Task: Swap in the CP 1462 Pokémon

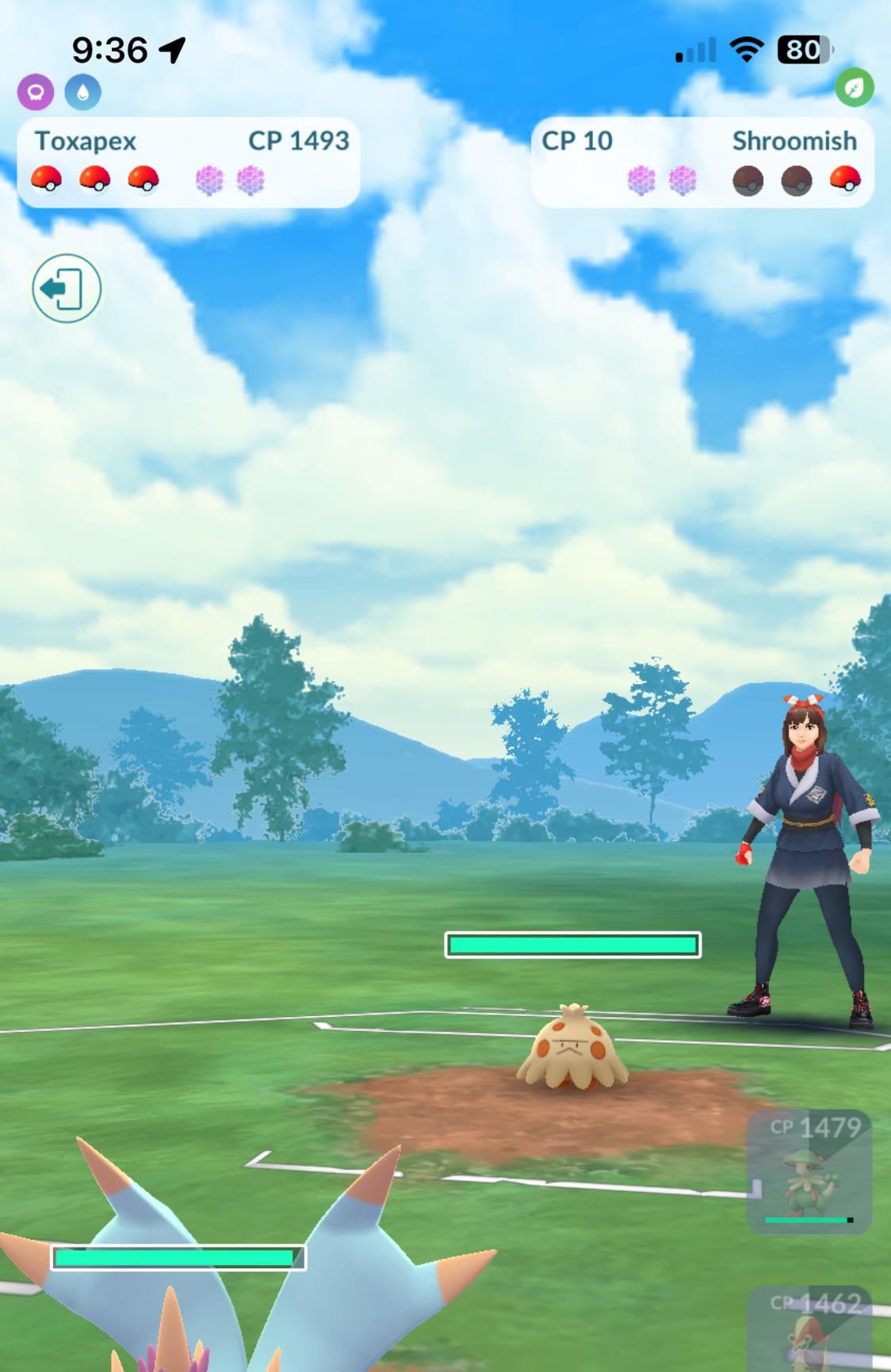Action: (x=811, y=1330)
